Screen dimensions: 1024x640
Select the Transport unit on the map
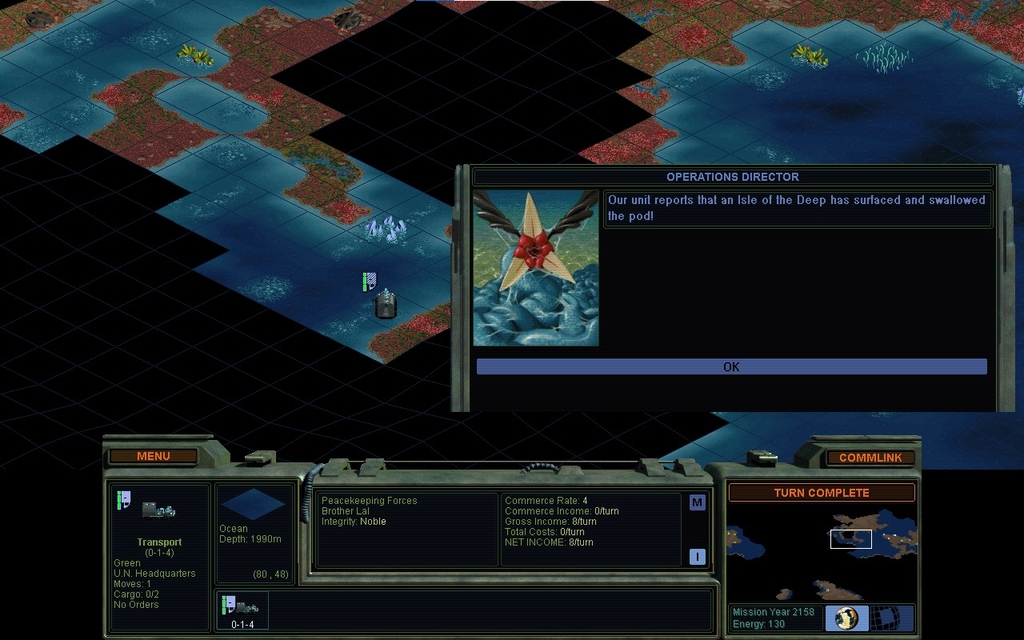click(x=386, y=304)
